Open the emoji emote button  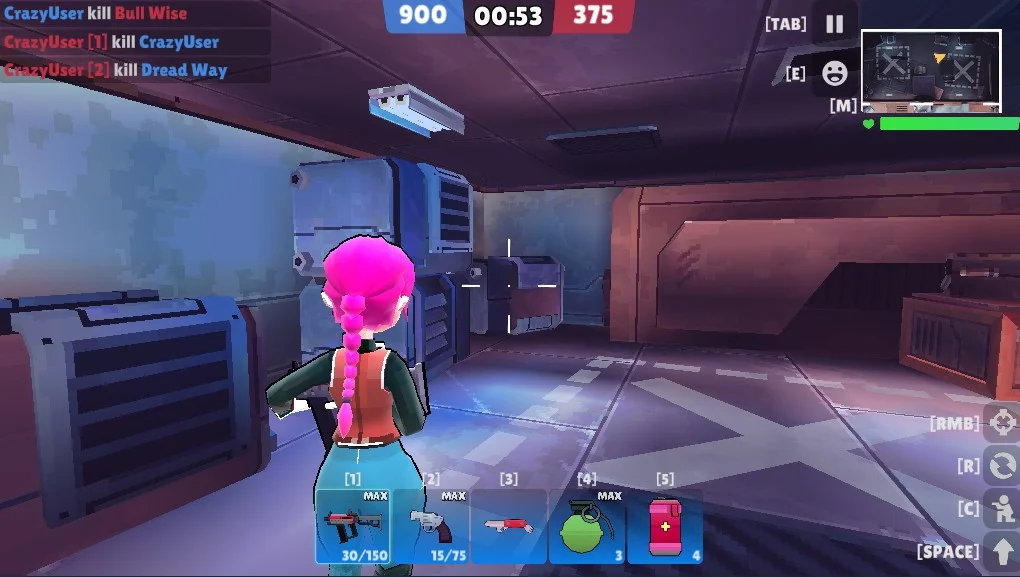pyautogui.click(x=834, y=72)
